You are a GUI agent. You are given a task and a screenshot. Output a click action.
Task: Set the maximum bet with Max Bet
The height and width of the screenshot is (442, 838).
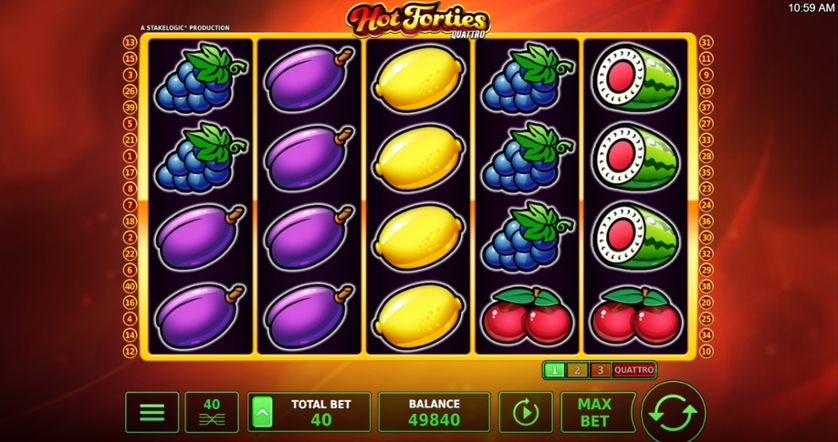point(594,412)
